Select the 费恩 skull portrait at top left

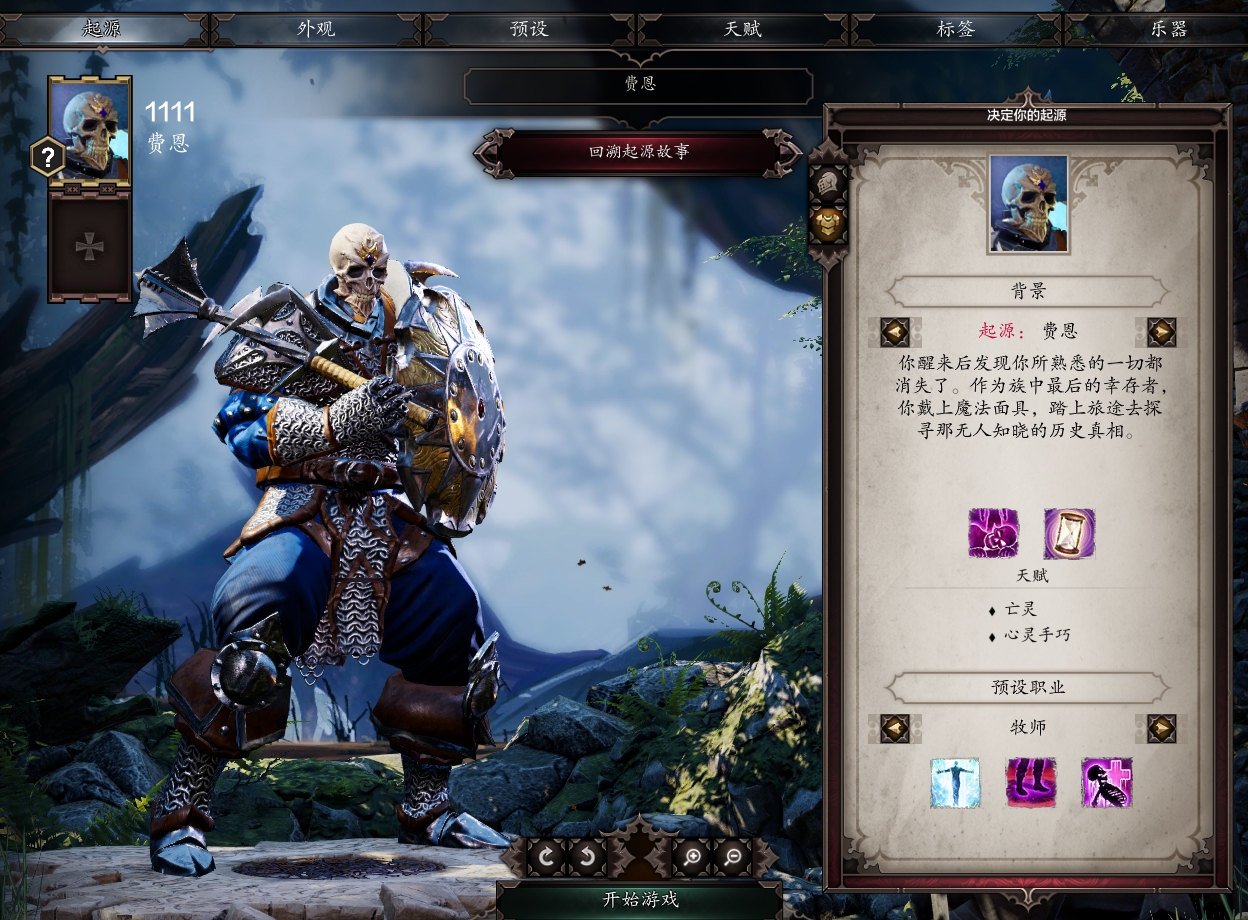90,130
